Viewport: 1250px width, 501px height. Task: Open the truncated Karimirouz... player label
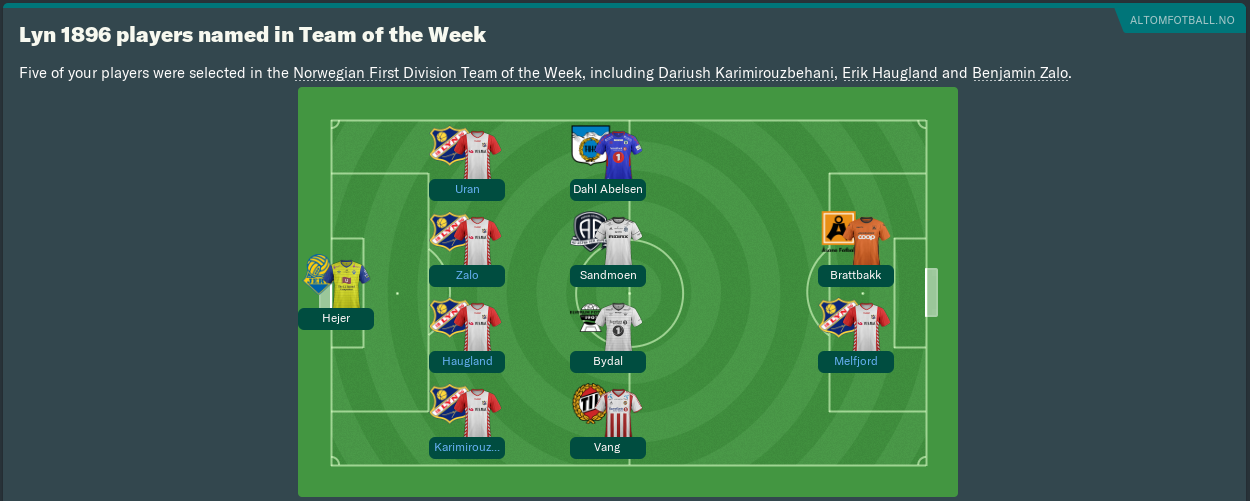(467, 448)
